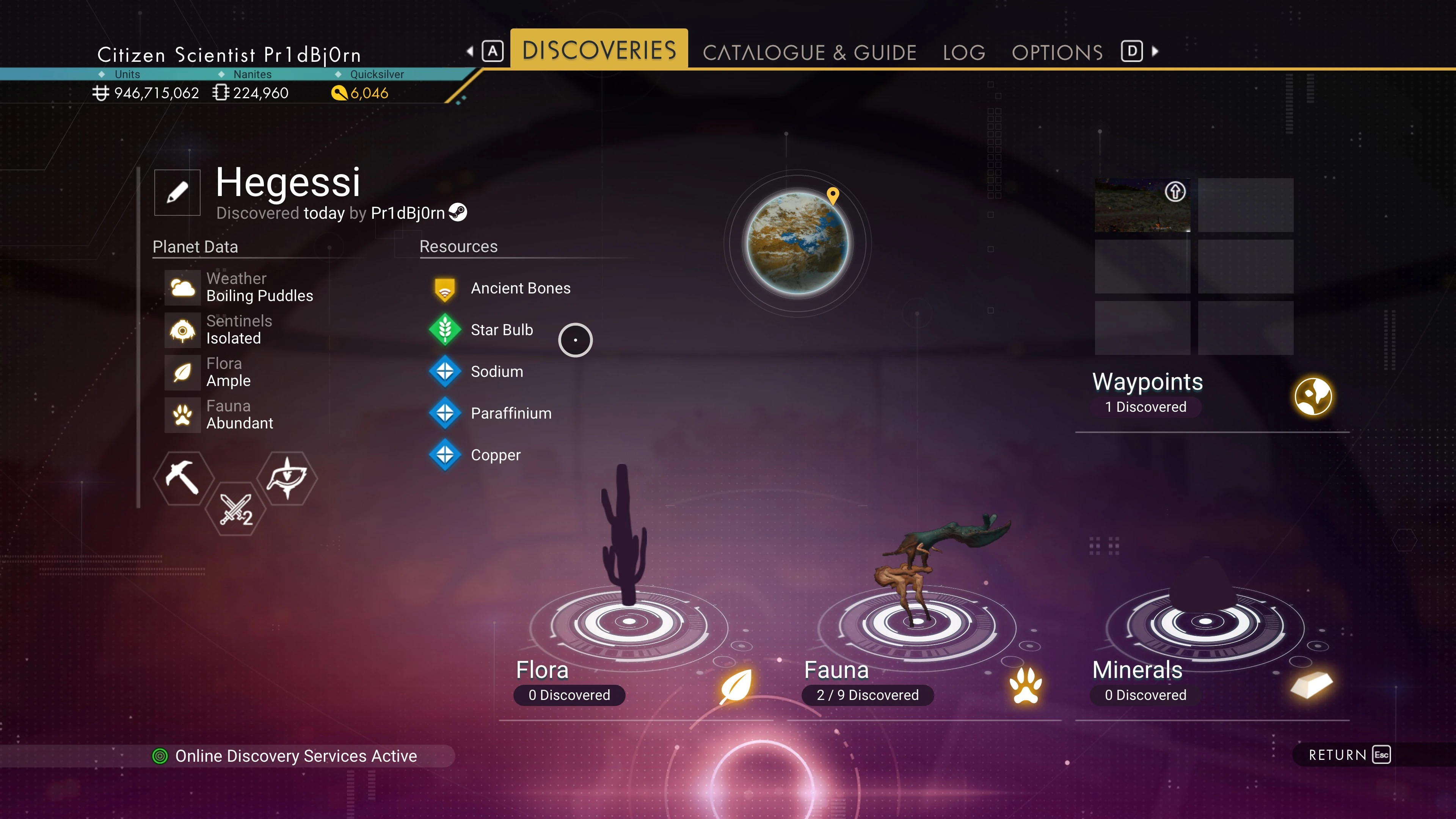Pick the Copper resource entry

(x=495, y=455)
